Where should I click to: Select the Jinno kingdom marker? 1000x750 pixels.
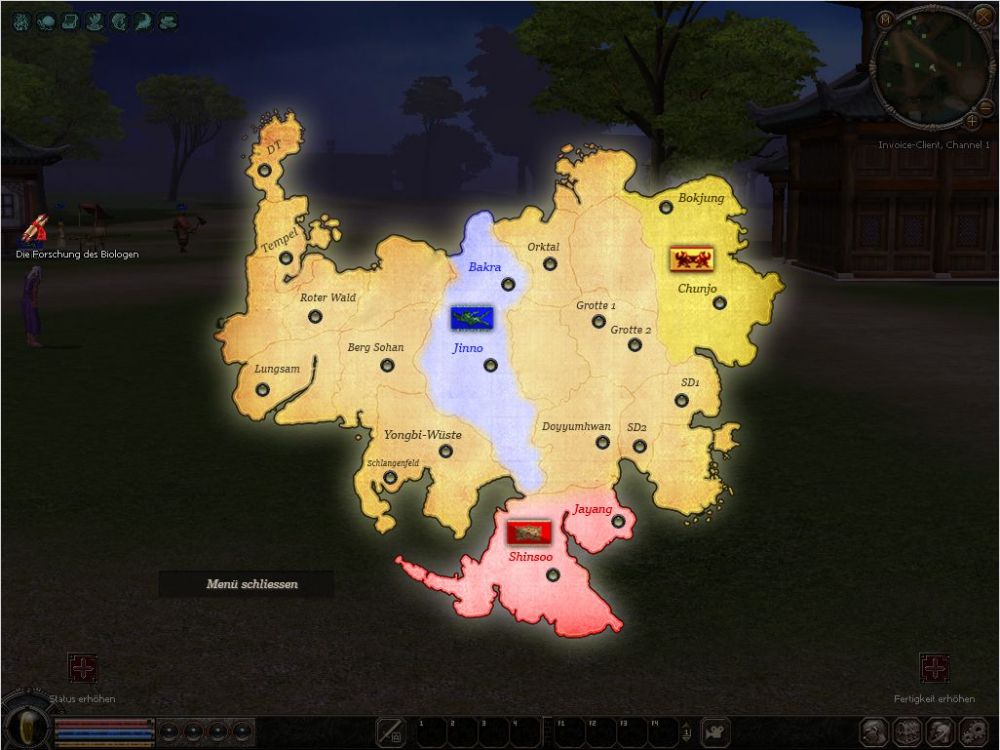point(490,365)
